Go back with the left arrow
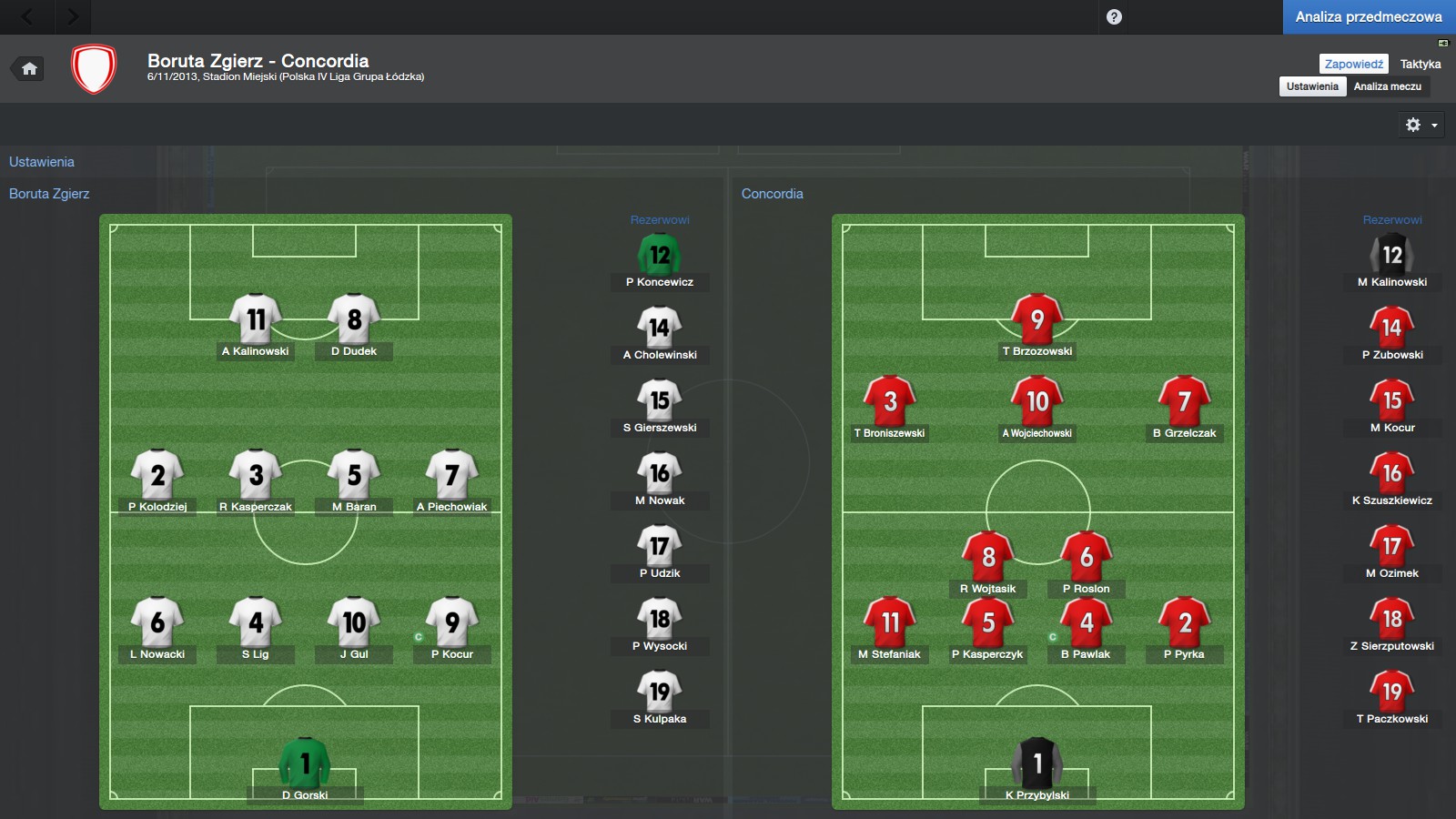Image resolution: width=1456 pixels, height=819 pixels. pos(27,16)
